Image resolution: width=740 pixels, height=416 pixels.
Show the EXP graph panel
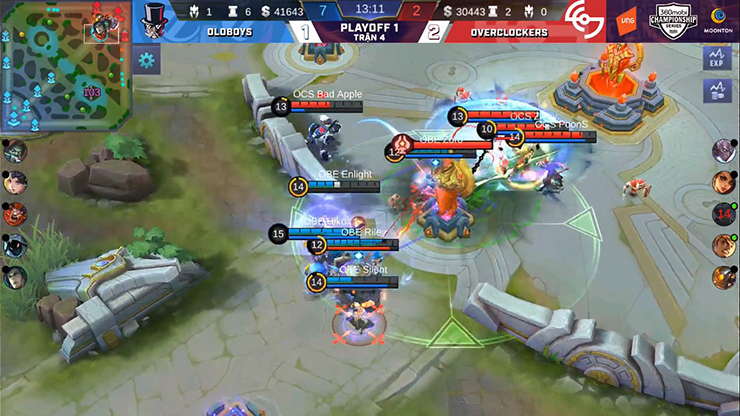click(x=716, y=58)
